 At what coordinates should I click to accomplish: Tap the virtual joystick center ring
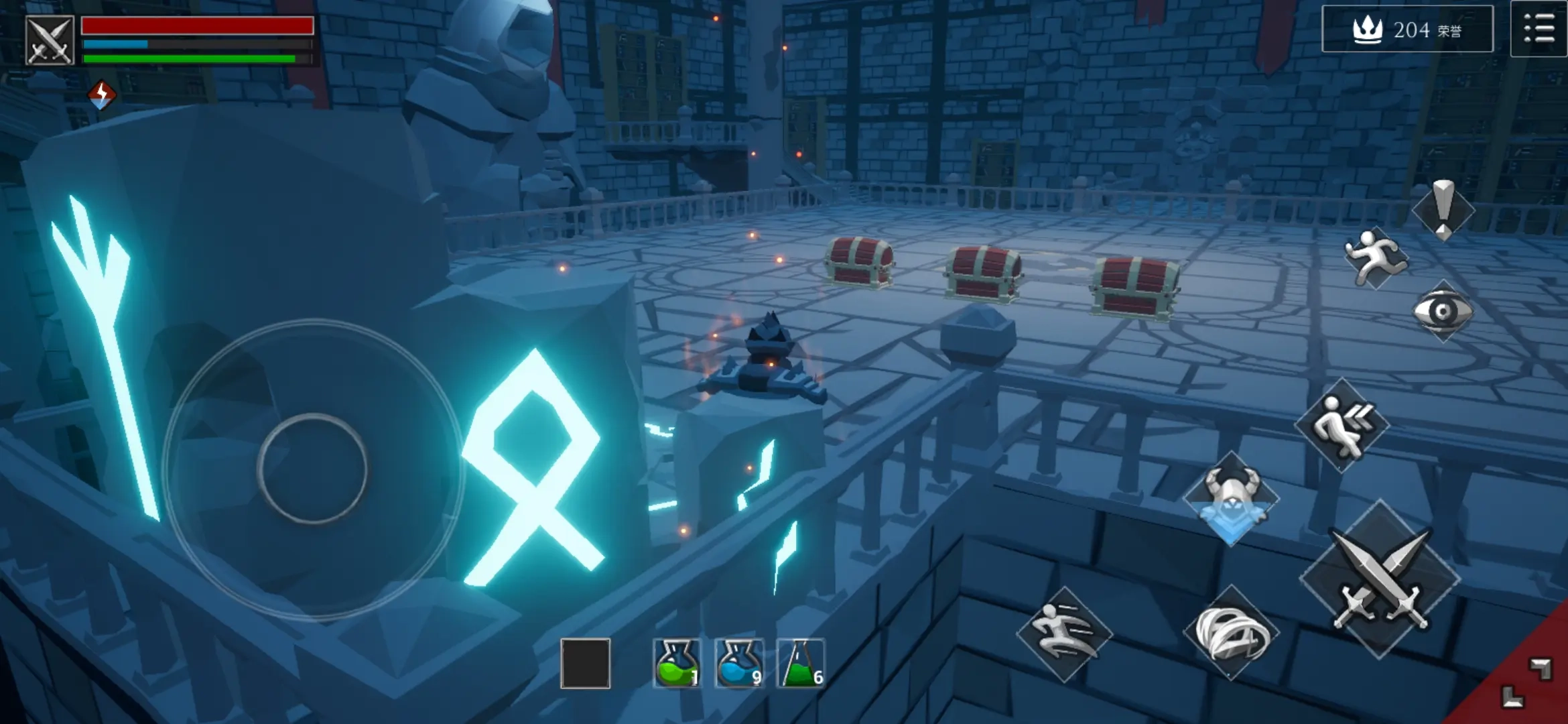312,469
